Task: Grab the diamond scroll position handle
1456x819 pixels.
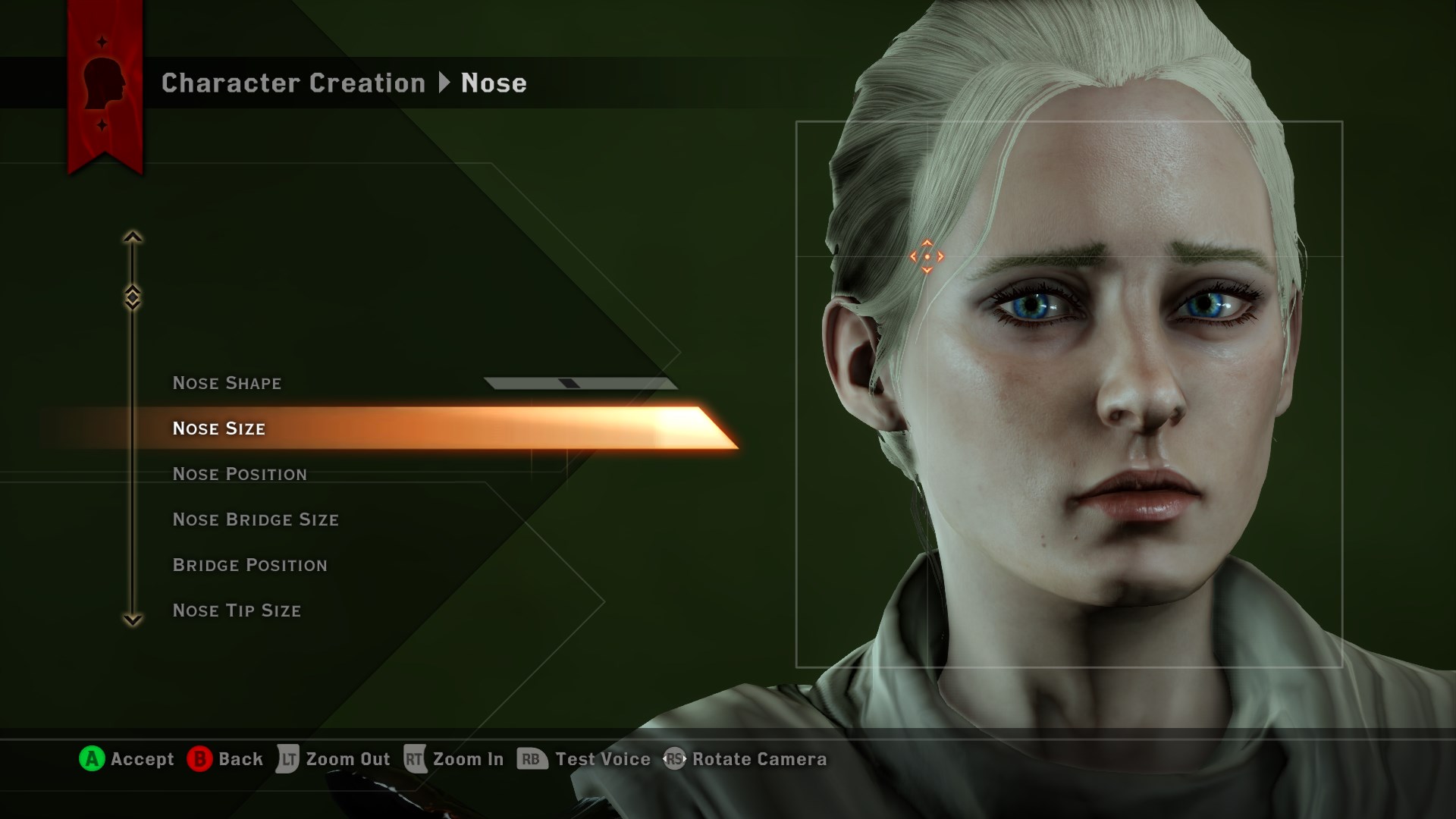Action: 133,297
